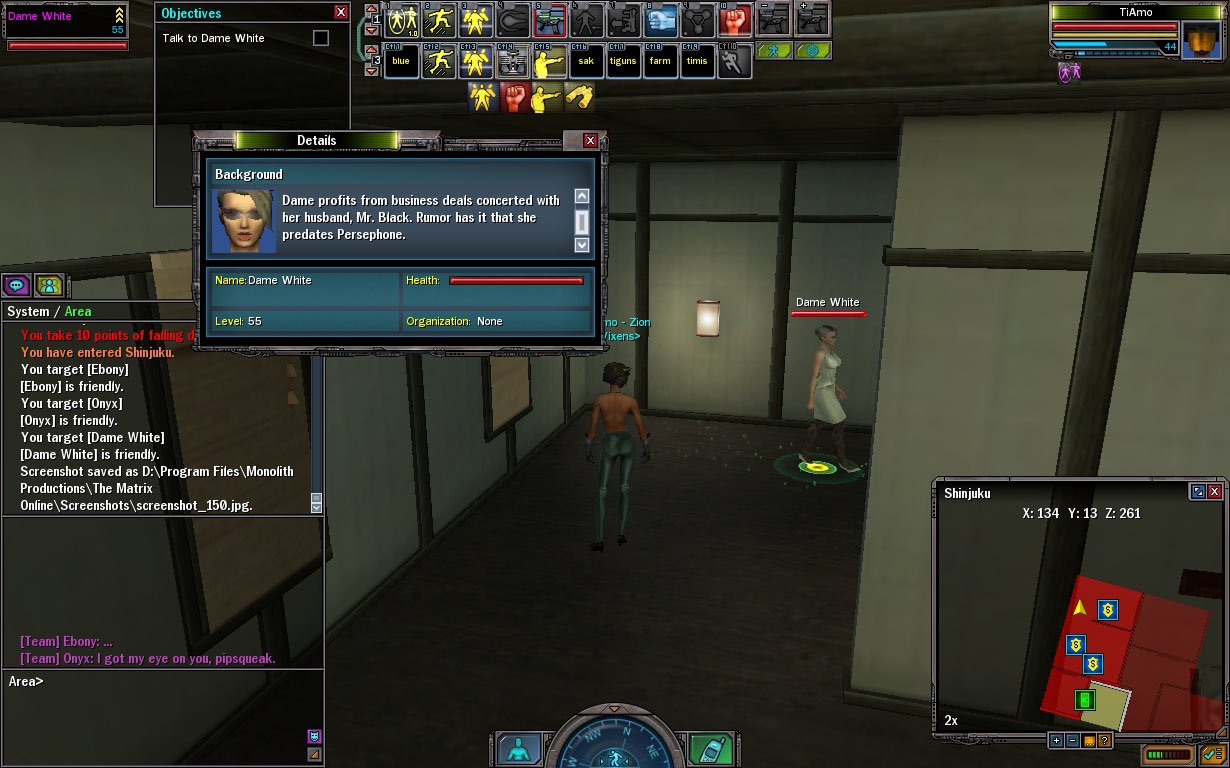Image resolution: width=1230 pixels, height=768 pixels.
Task: Open the minimap help question mark
Action: [x=1105, y=741]
